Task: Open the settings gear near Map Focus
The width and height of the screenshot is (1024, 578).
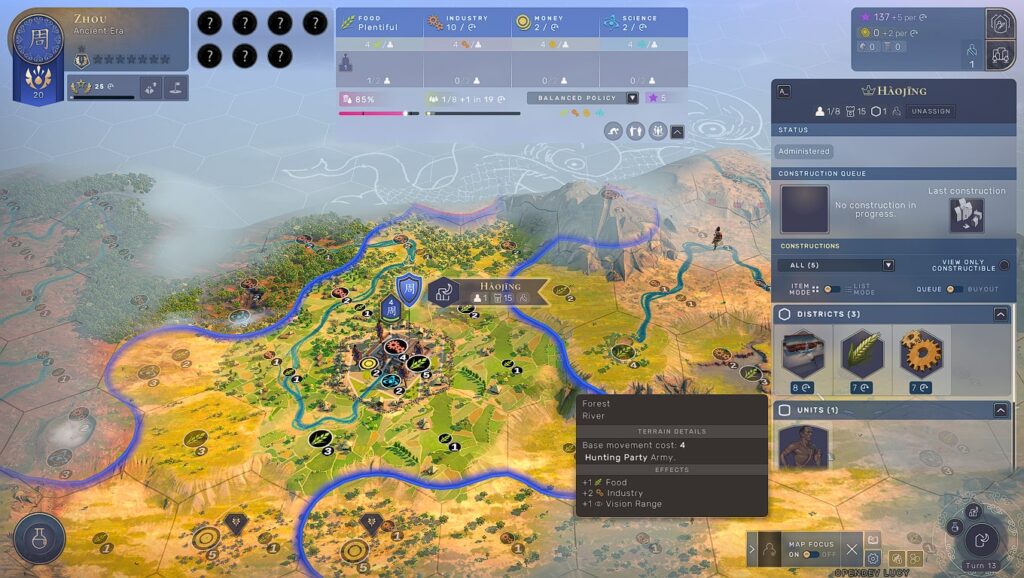Action: click(873, 558)
